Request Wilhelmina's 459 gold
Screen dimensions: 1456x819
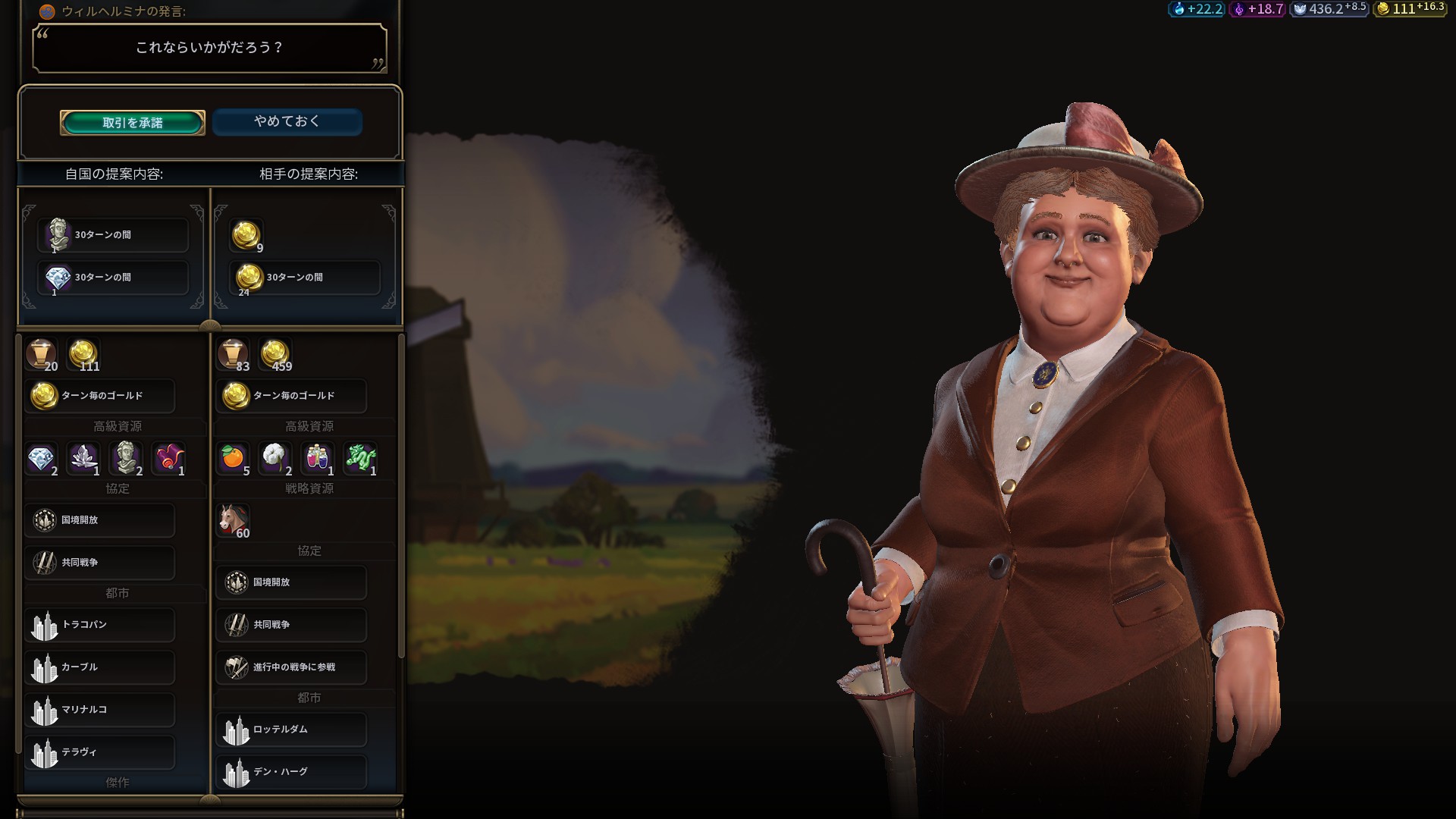pyautogui.click(x=275, y=355)
